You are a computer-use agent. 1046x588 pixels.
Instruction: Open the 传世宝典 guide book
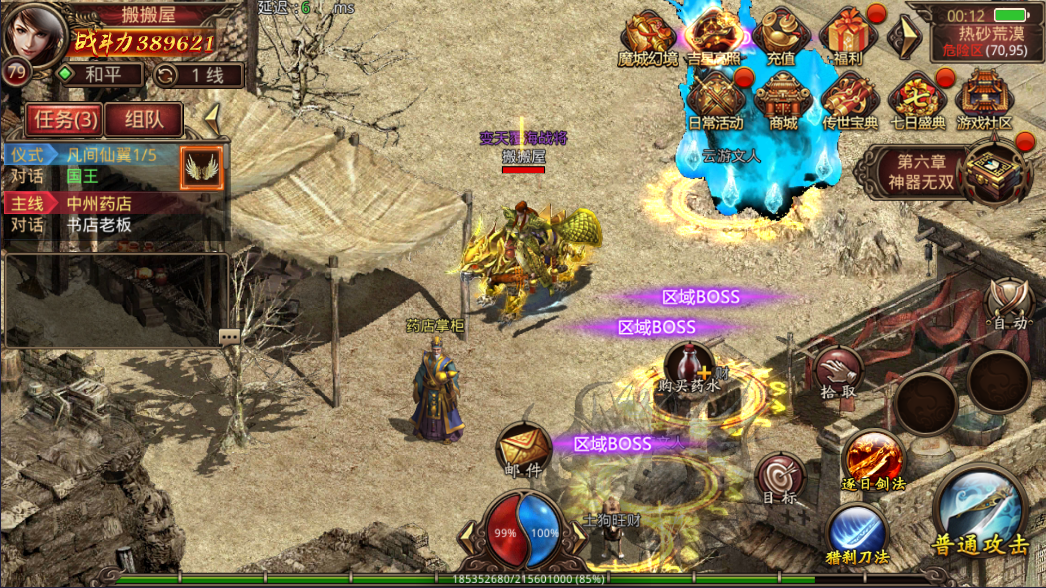[850, 101]
